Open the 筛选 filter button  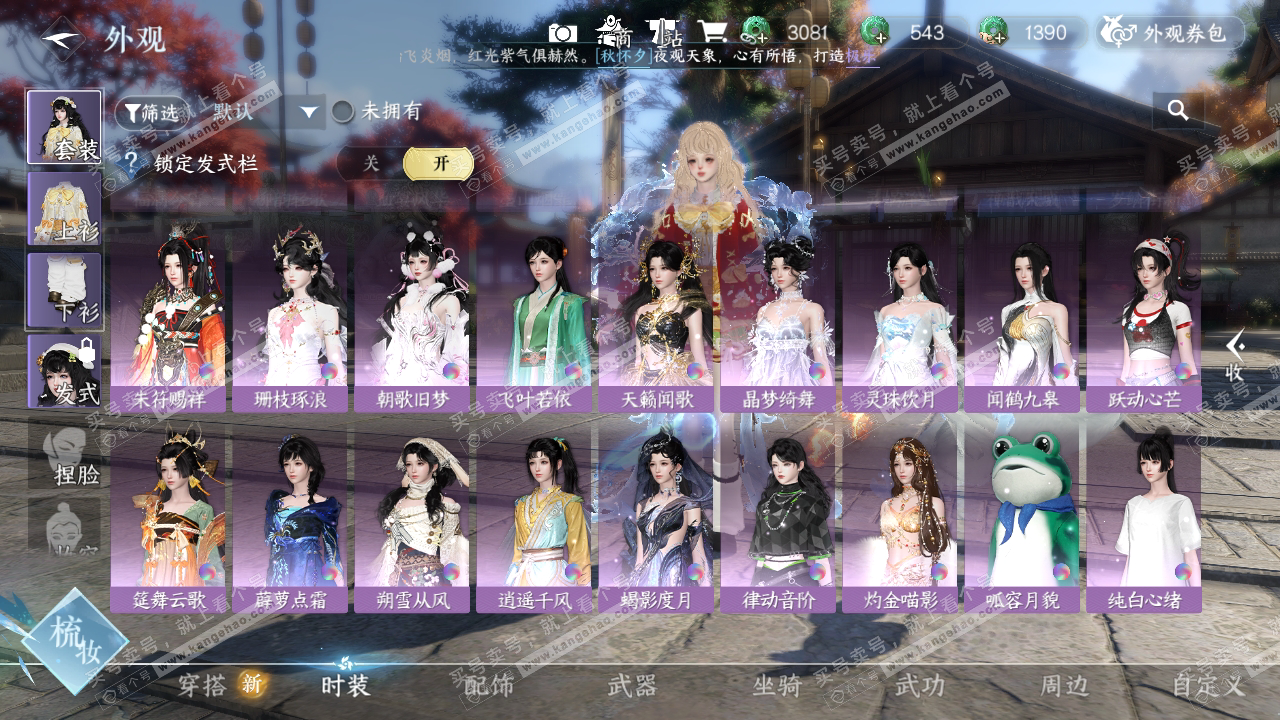click(x=151, y=112)
